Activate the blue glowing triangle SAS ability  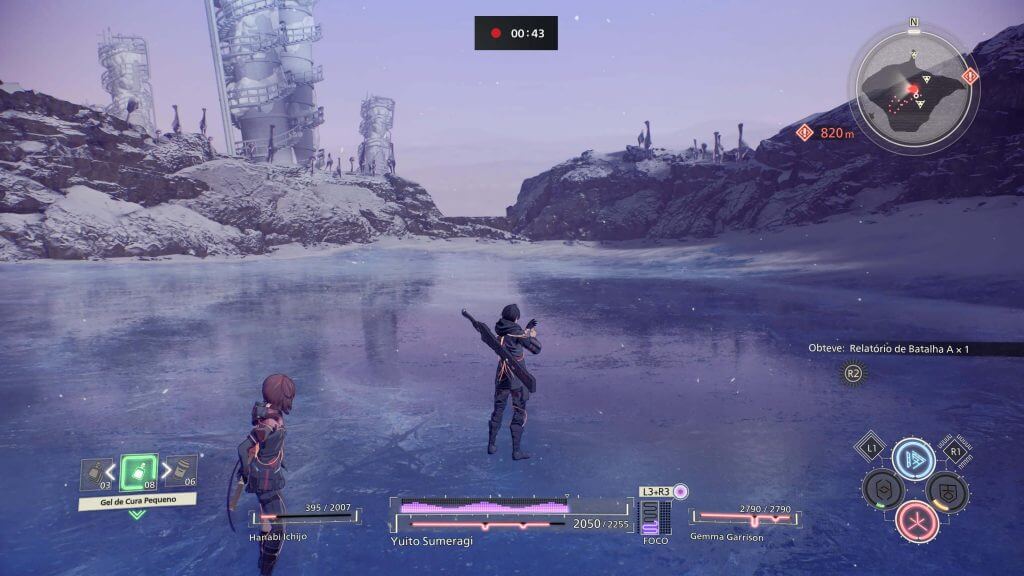pos(913,459)
